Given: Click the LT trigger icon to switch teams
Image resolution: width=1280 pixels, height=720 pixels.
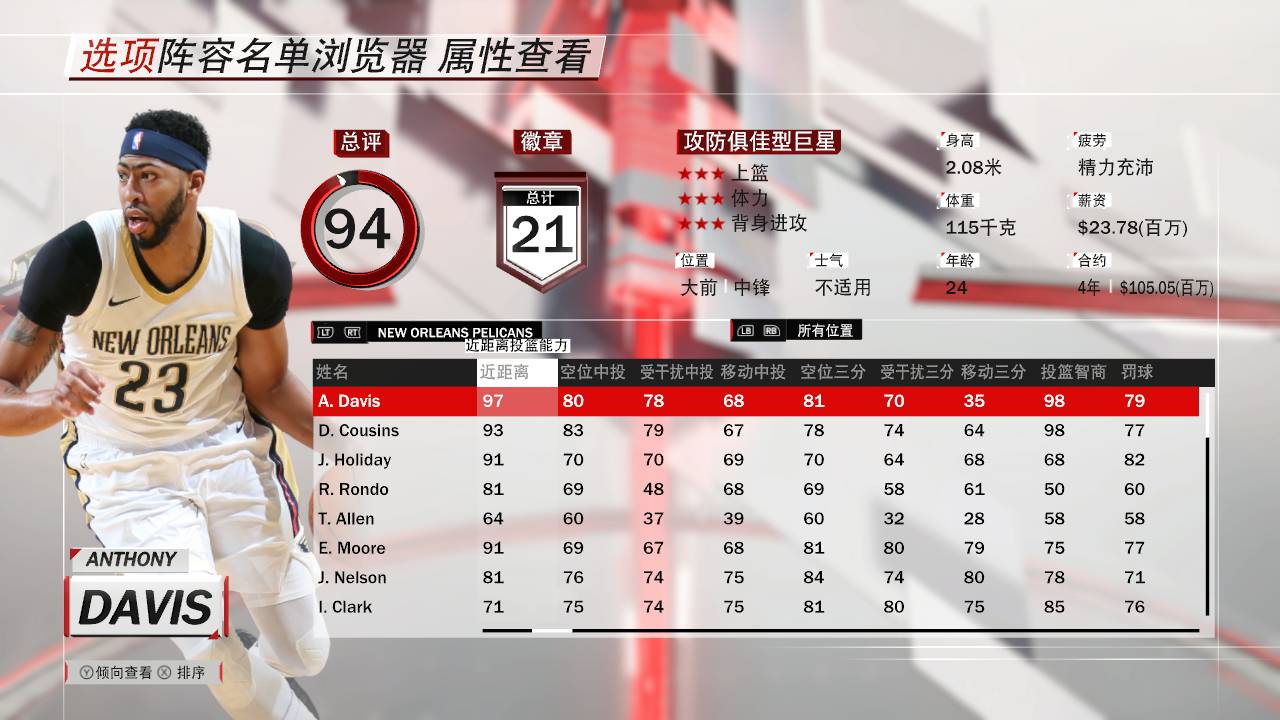Looking at the screenshot, I should coord(325,333).
